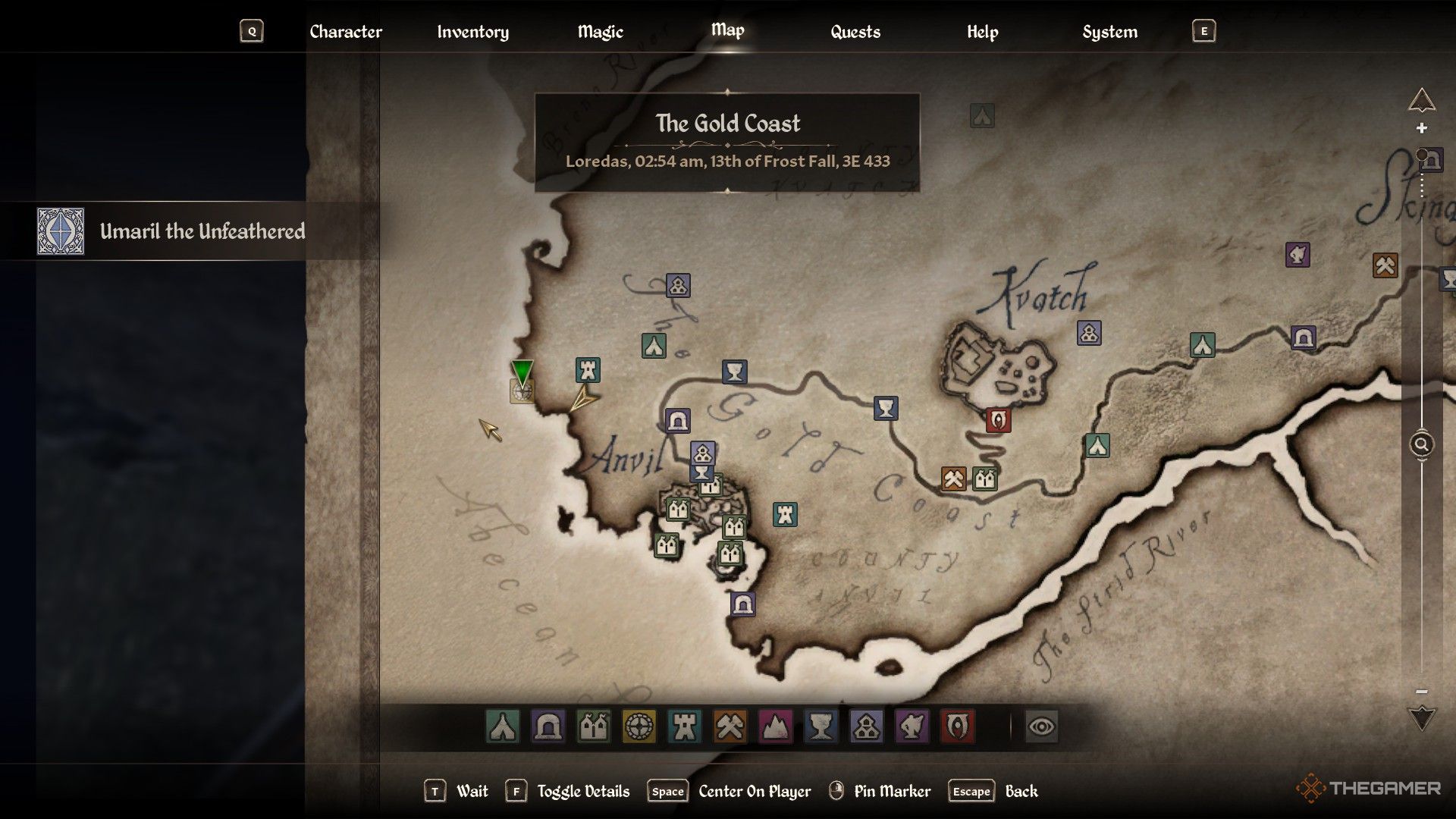1456x819 pixels.
Task: Select the Ayleid ruin filter icon
Action: point(548,727)
